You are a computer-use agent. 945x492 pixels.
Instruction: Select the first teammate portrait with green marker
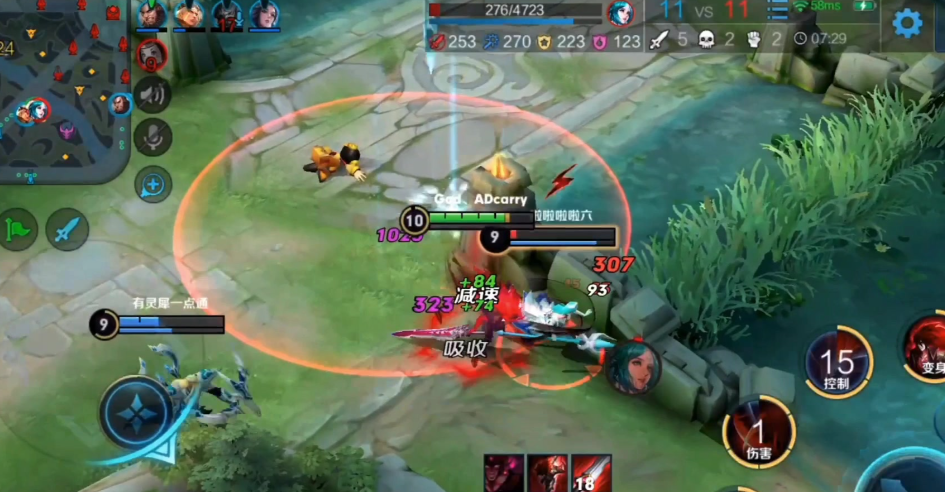(152, 15)
